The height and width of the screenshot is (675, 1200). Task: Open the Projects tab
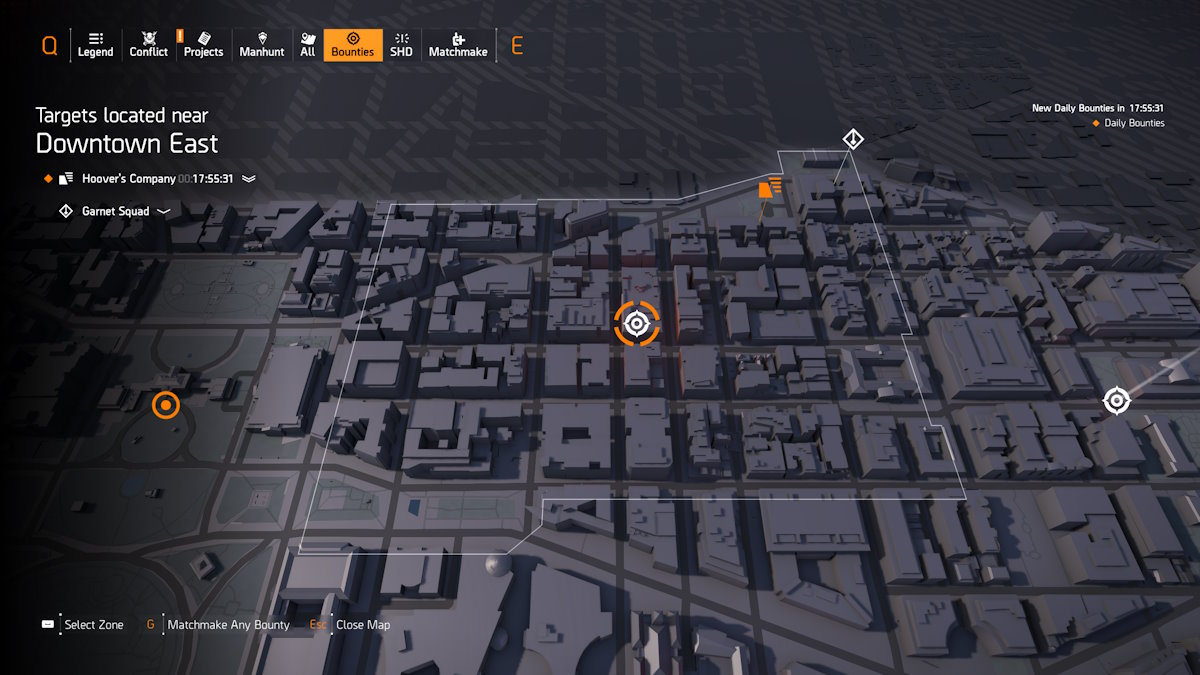click(x=203, y=45)
